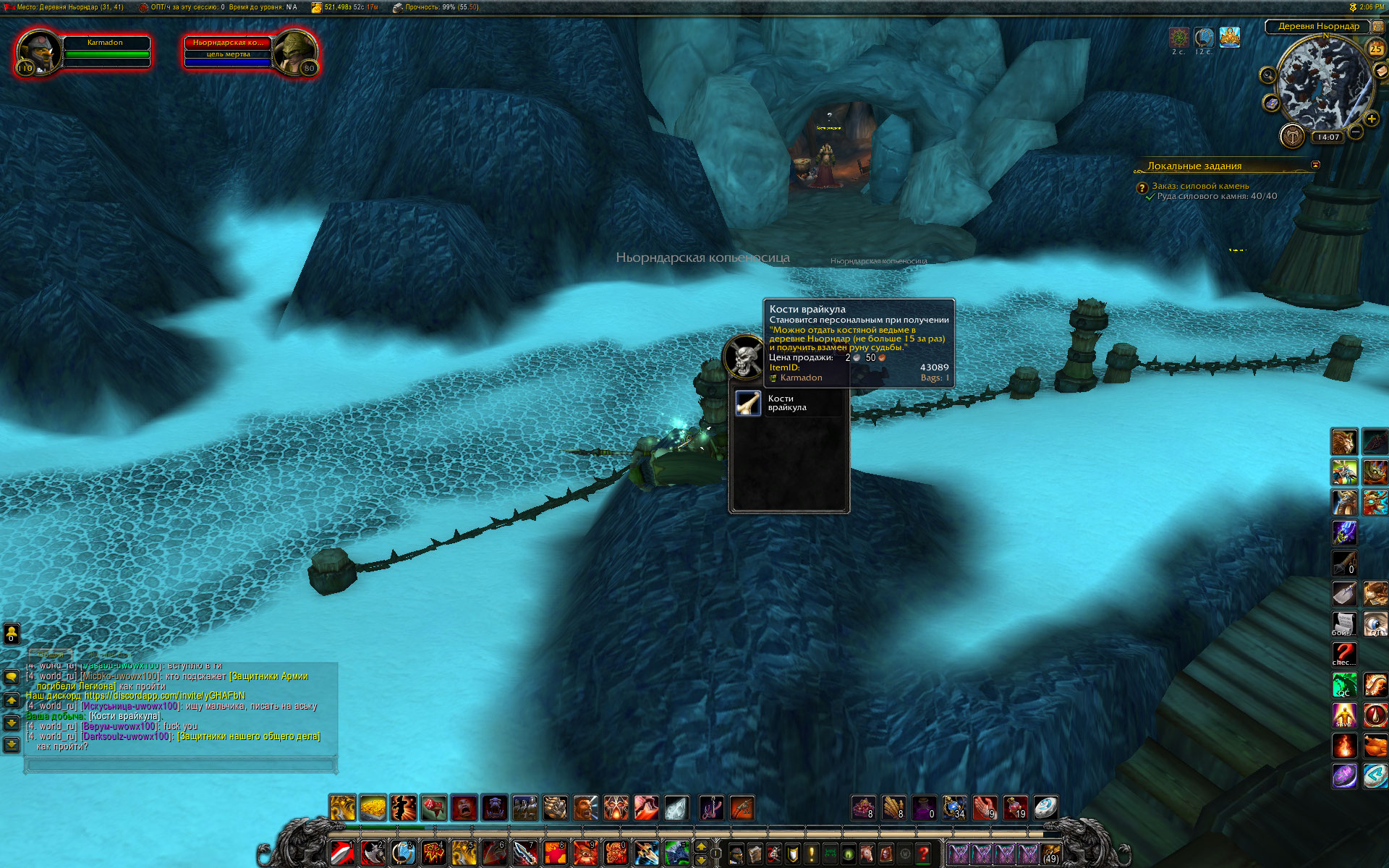This screenshot has height=868, width=1389.
Task: Use the roast chicken food item
Action: click(1375, 745)
